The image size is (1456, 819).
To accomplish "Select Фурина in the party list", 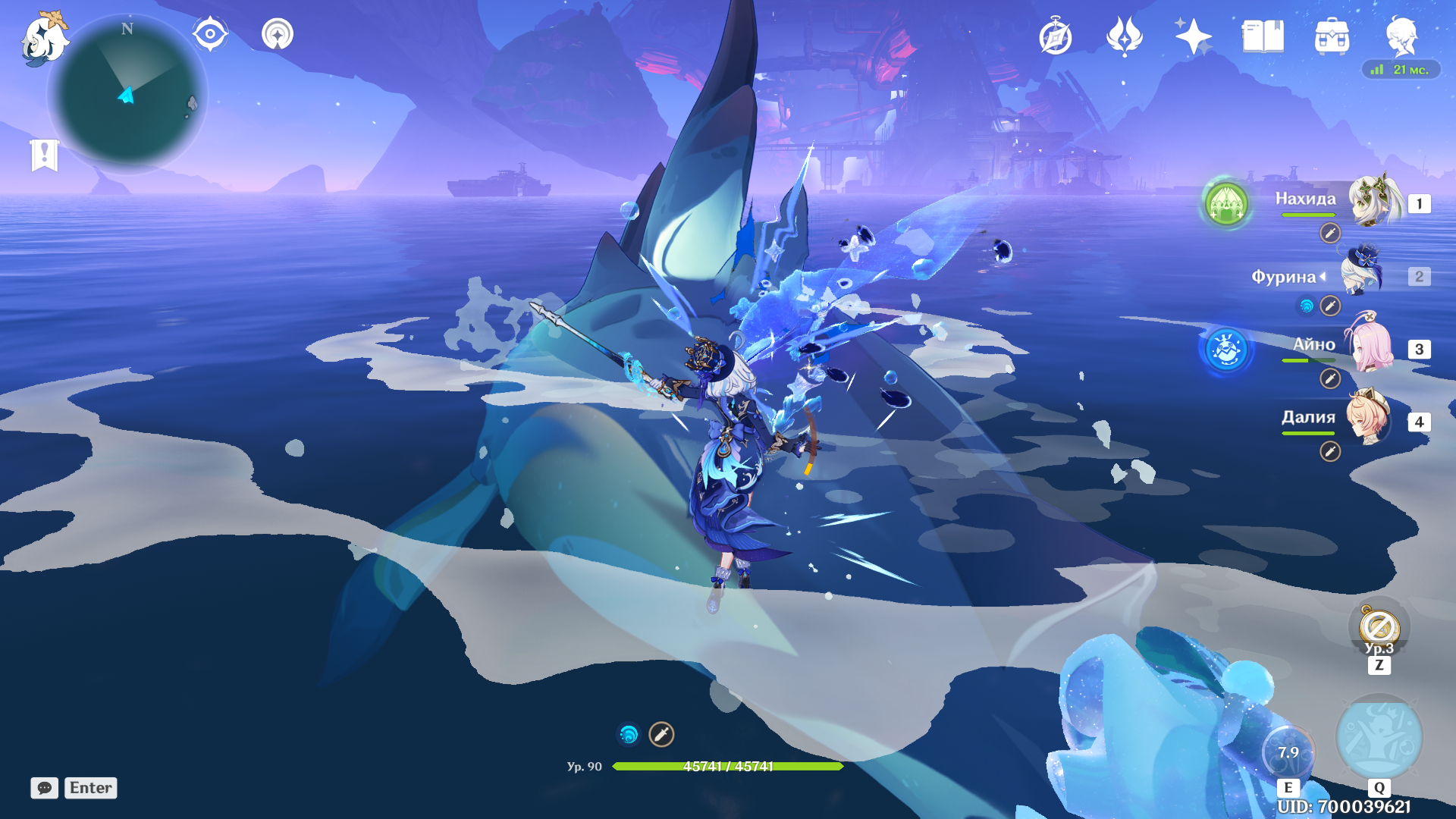I will (x=1362, y=275).
